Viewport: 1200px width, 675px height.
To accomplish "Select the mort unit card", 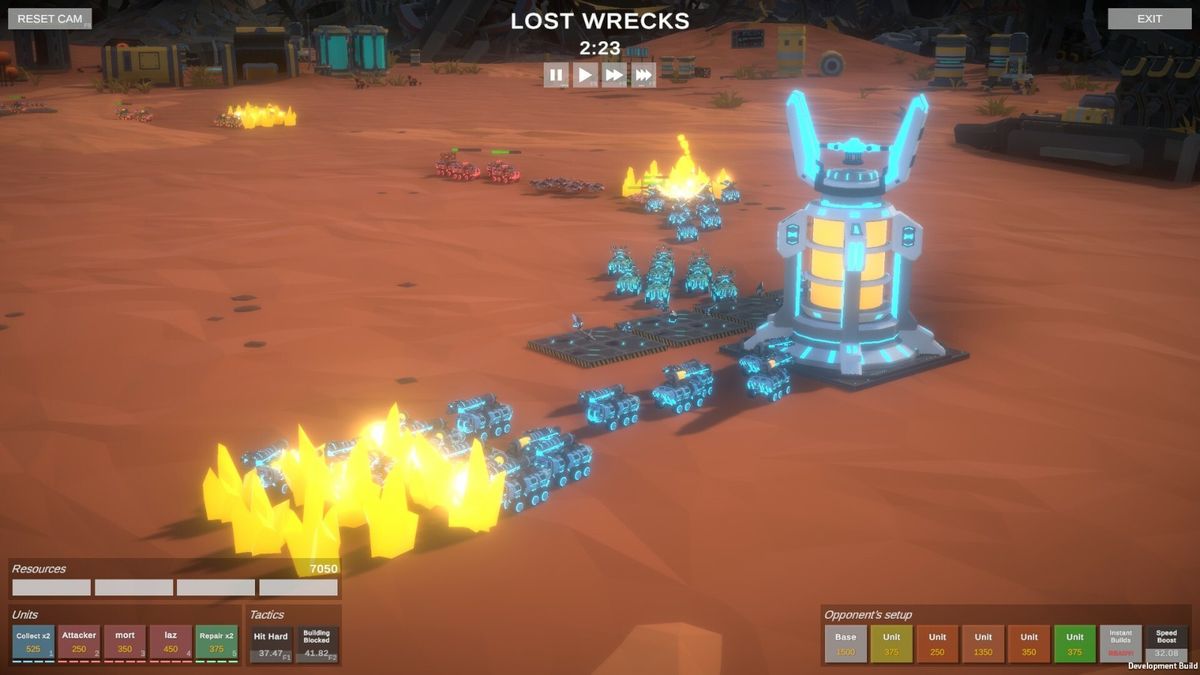I will click(x=125, y=643).
